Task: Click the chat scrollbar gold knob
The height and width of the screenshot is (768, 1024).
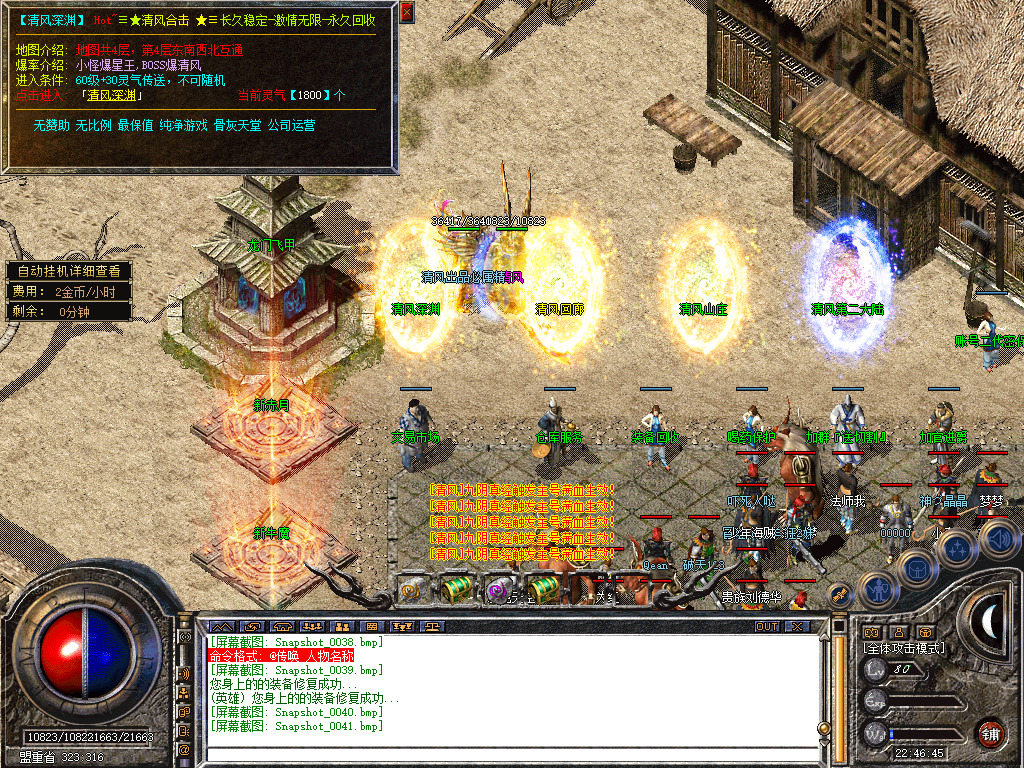Action: (x=826, y=727)
